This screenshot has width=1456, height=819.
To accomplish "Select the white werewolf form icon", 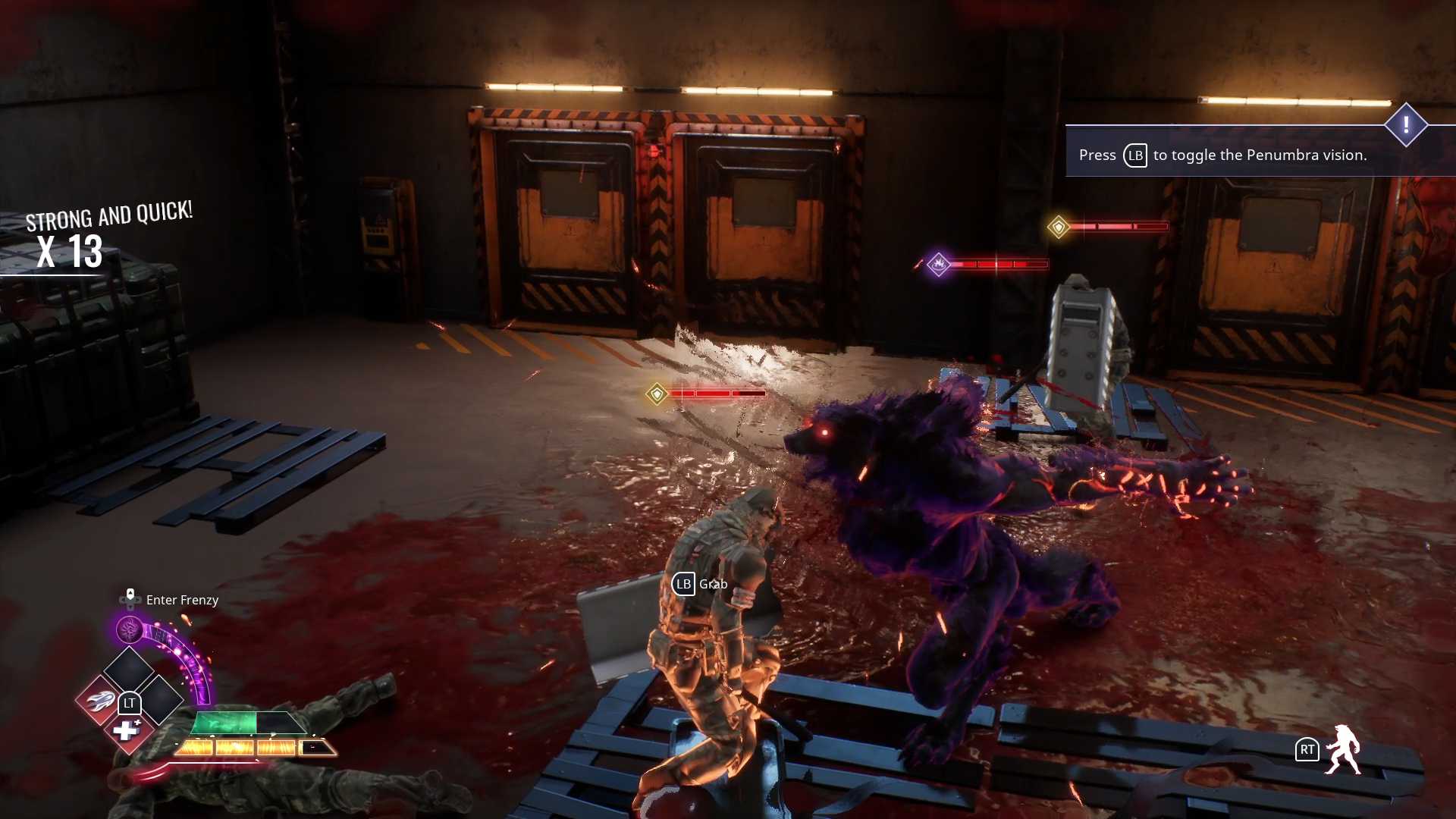I will pos(1342,749).
